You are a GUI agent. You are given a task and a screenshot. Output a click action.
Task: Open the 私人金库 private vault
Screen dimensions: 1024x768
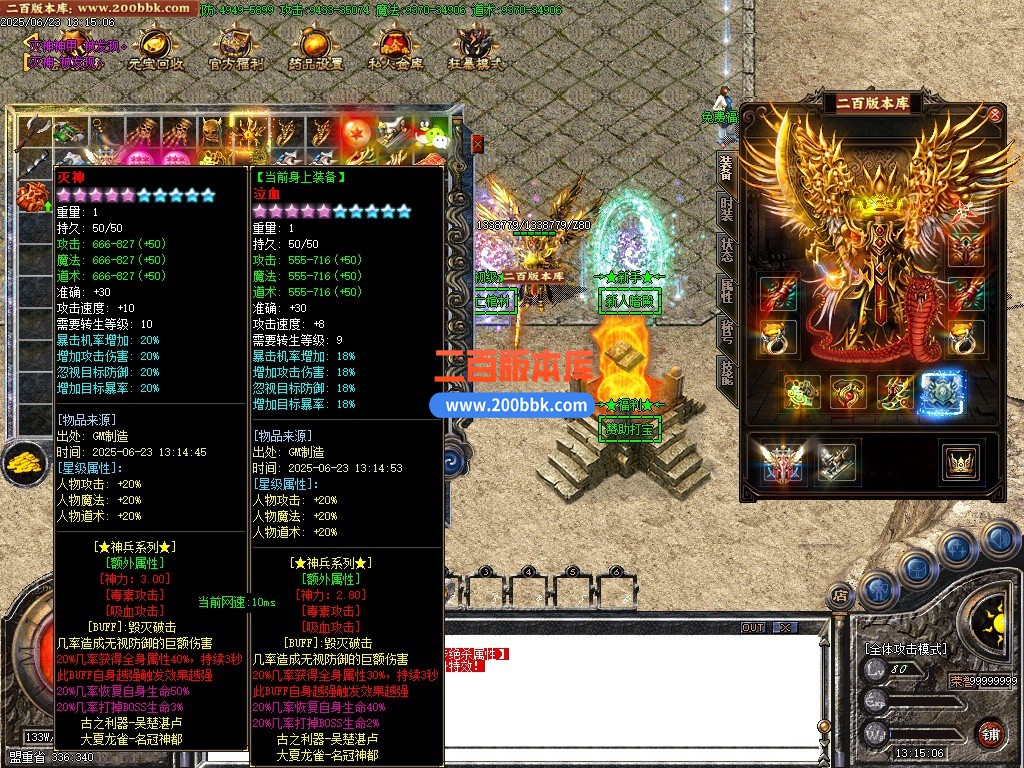coord(395,49)
